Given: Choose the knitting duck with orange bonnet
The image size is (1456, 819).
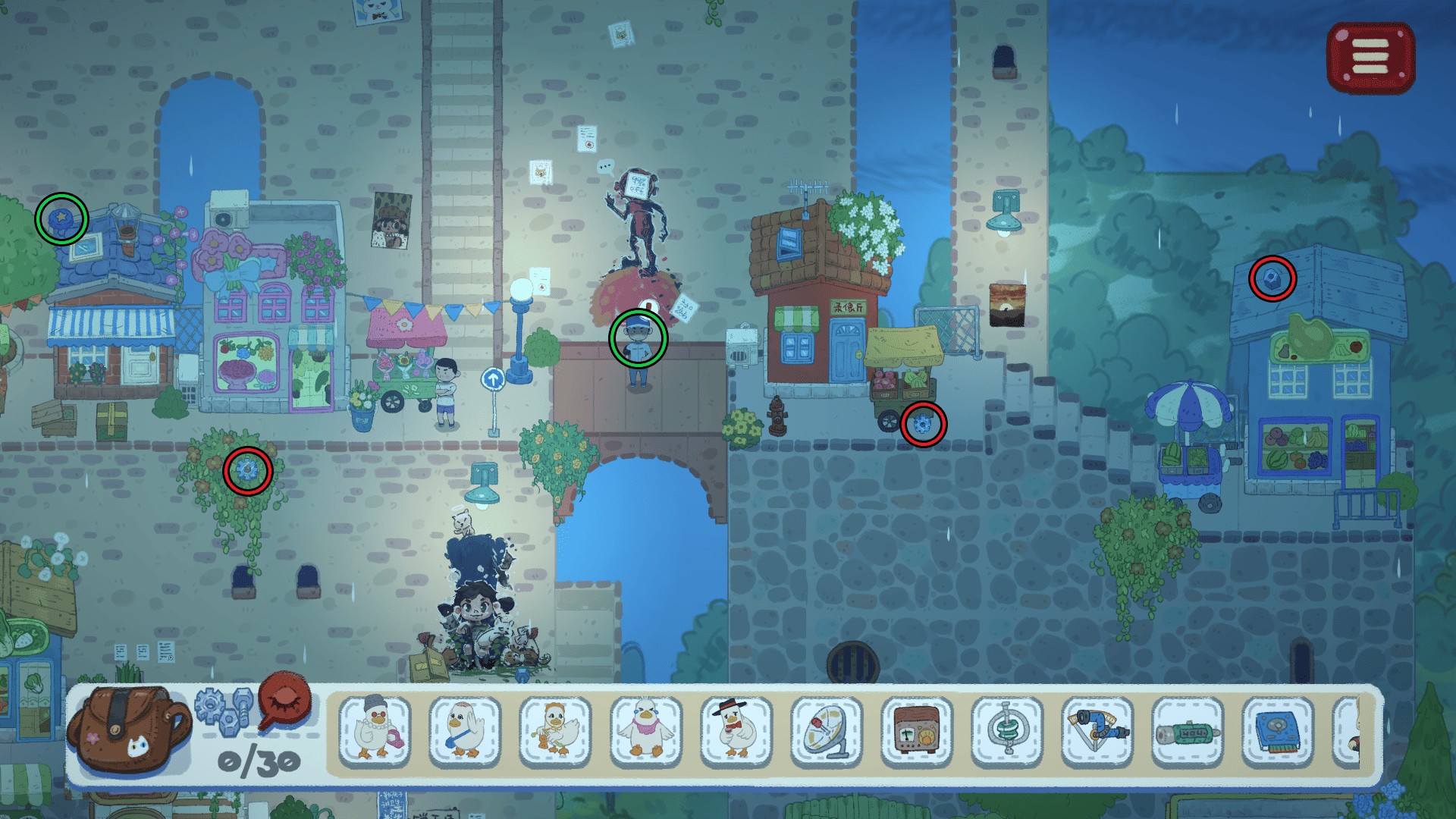Looking at the screenshot, I should [555, 730].
